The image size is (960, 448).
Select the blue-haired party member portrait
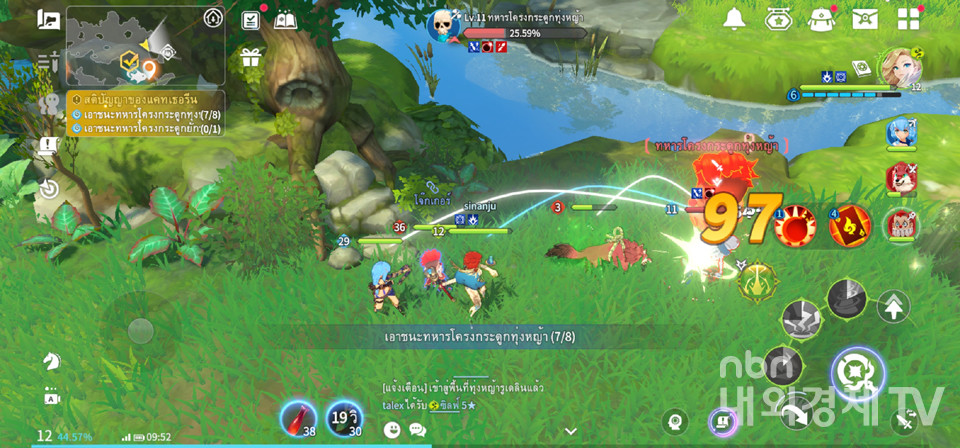click(x=901, y=133)
